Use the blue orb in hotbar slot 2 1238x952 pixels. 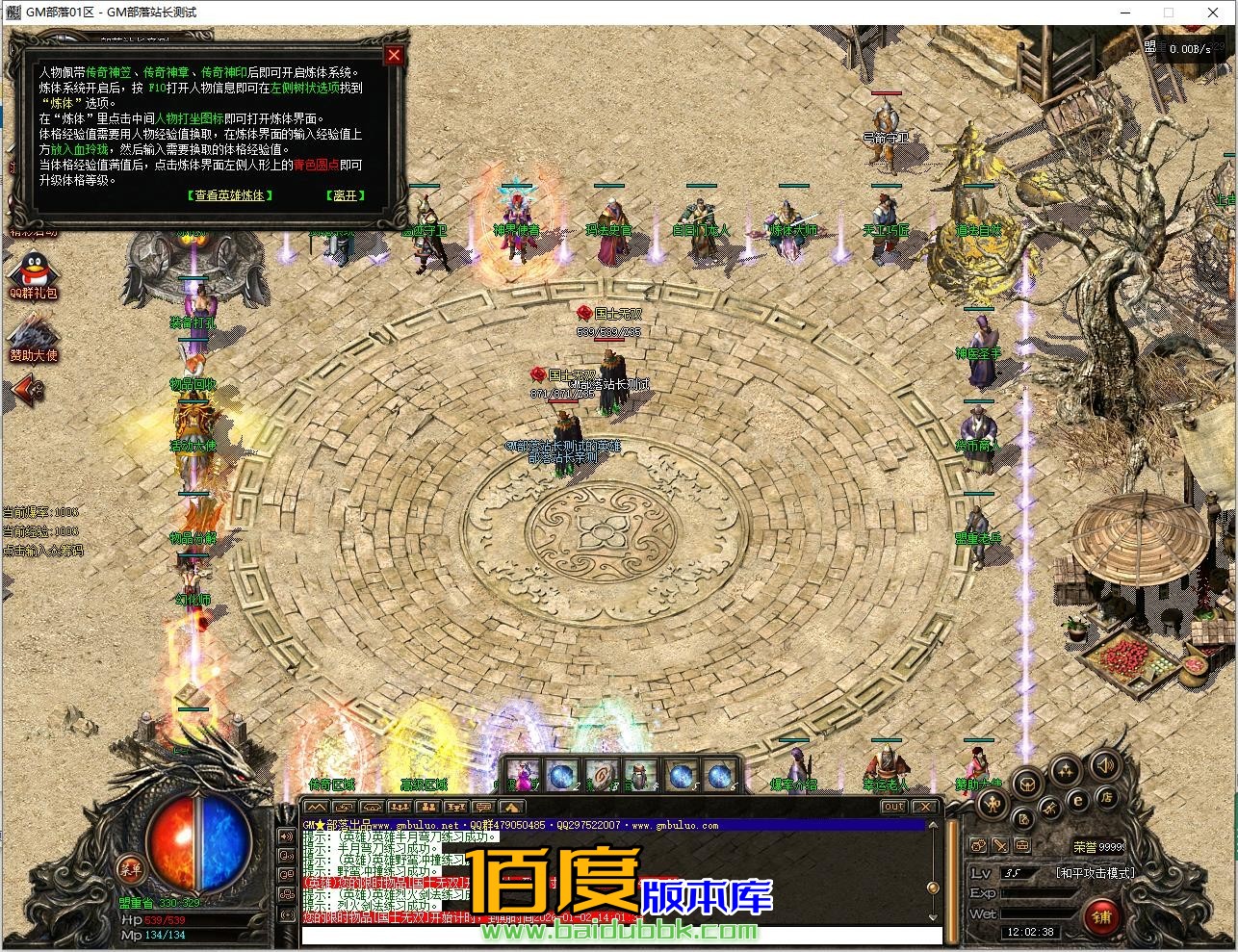point(563,776)
